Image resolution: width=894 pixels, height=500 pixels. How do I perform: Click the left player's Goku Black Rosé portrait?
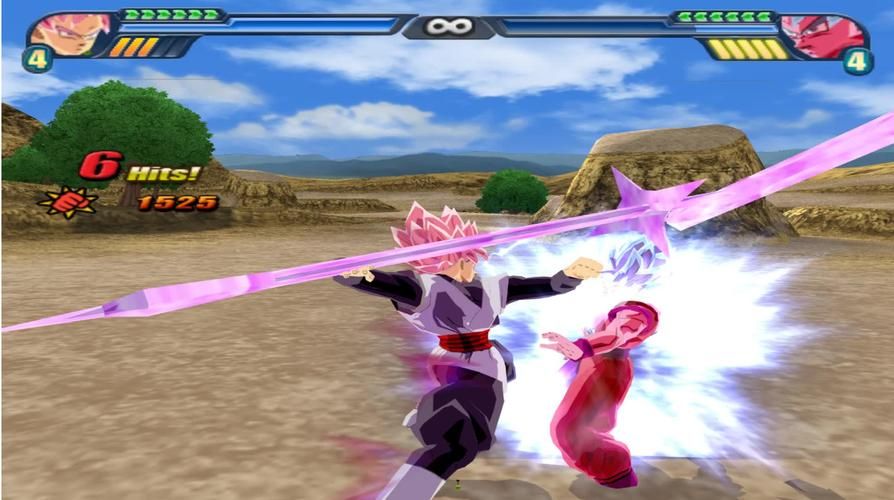click(70, 32)
